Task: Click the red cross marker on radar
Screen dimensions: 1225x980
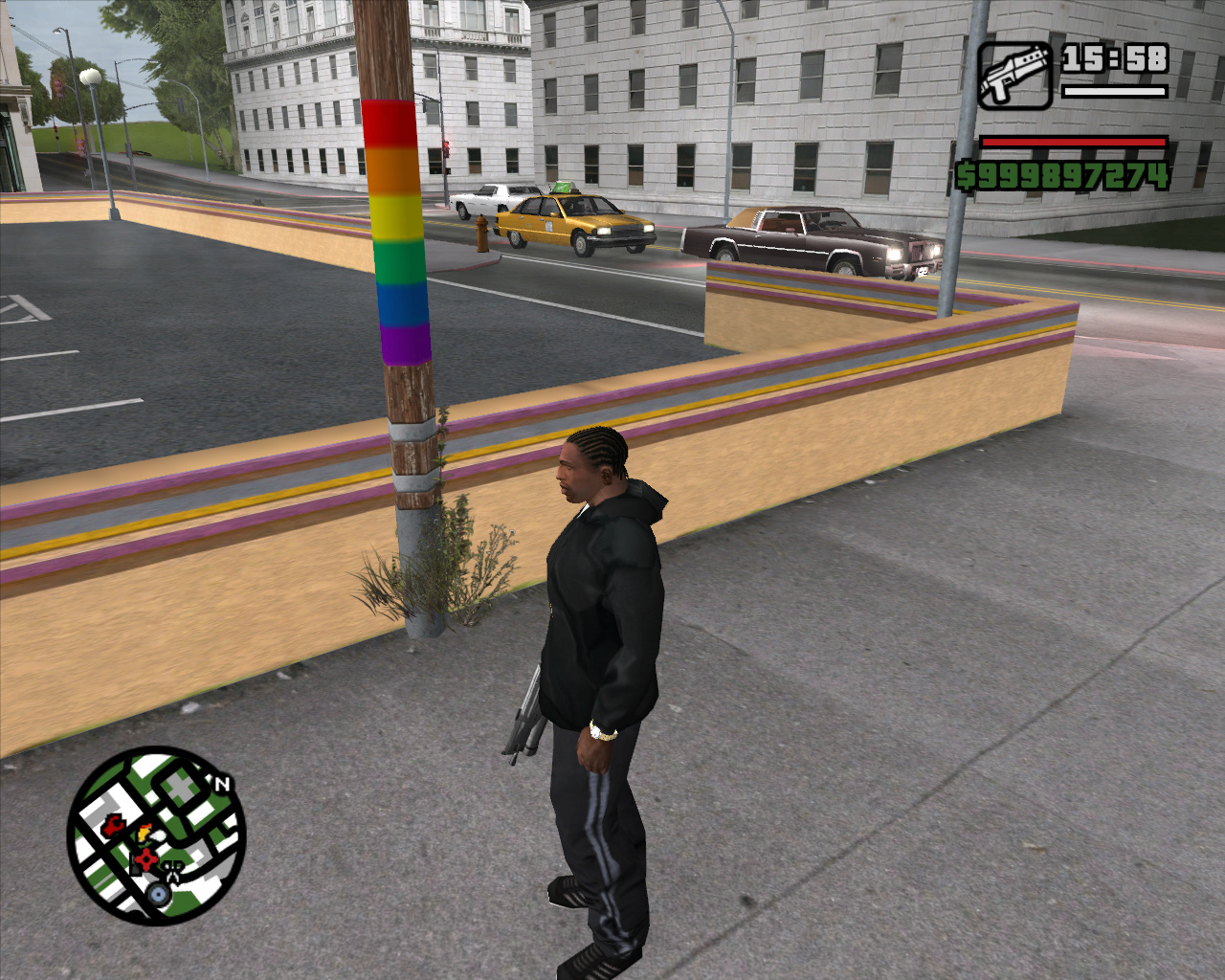Action: [x=145, y=859]
